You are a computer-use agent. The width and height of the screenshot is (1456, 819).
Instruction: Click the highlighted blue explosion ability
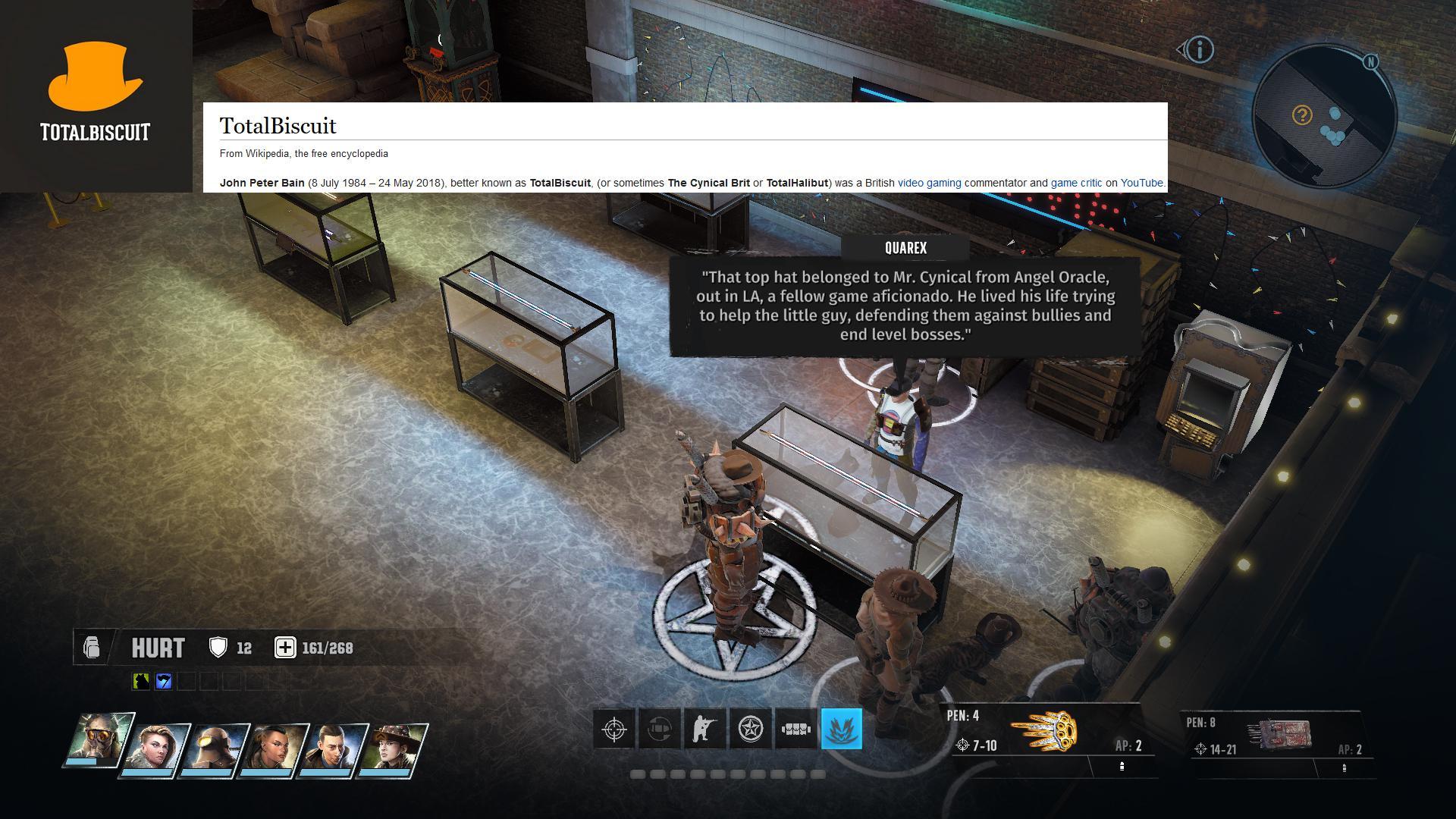(x=842, y=728)
